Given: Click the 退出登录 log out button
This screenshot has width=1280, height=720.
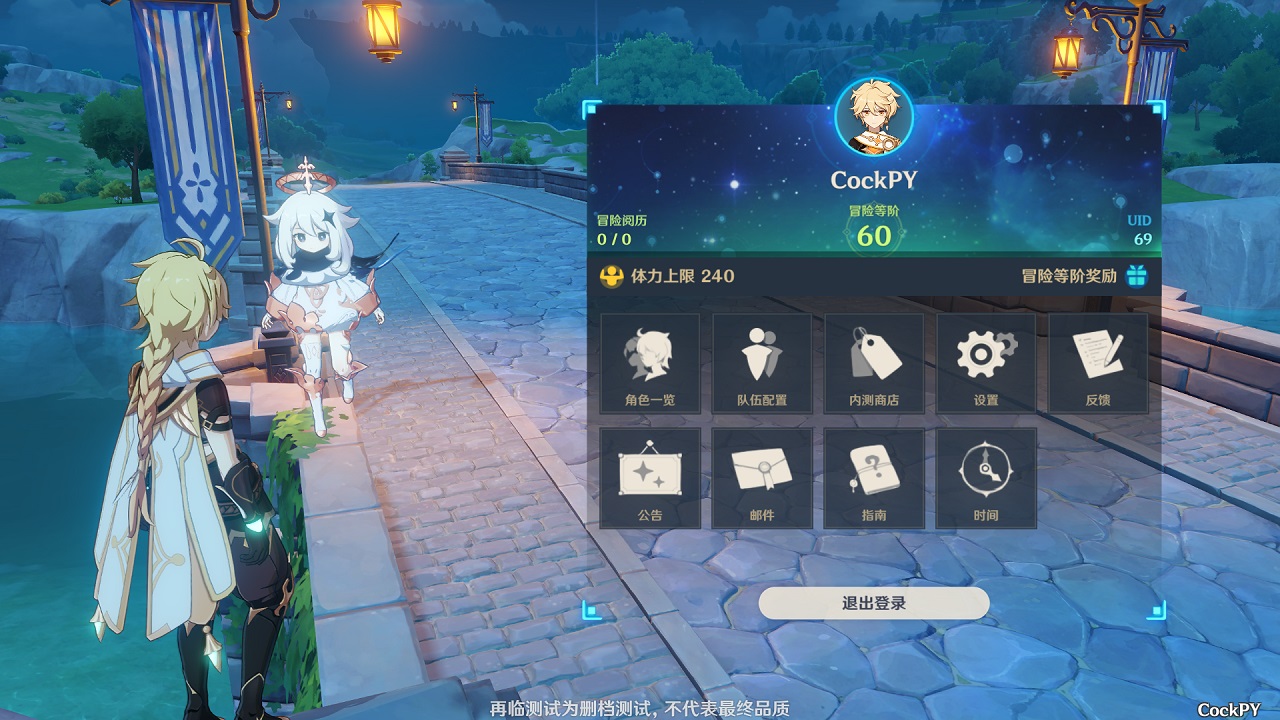Looking at the screenshot, I should pos(874,603).
